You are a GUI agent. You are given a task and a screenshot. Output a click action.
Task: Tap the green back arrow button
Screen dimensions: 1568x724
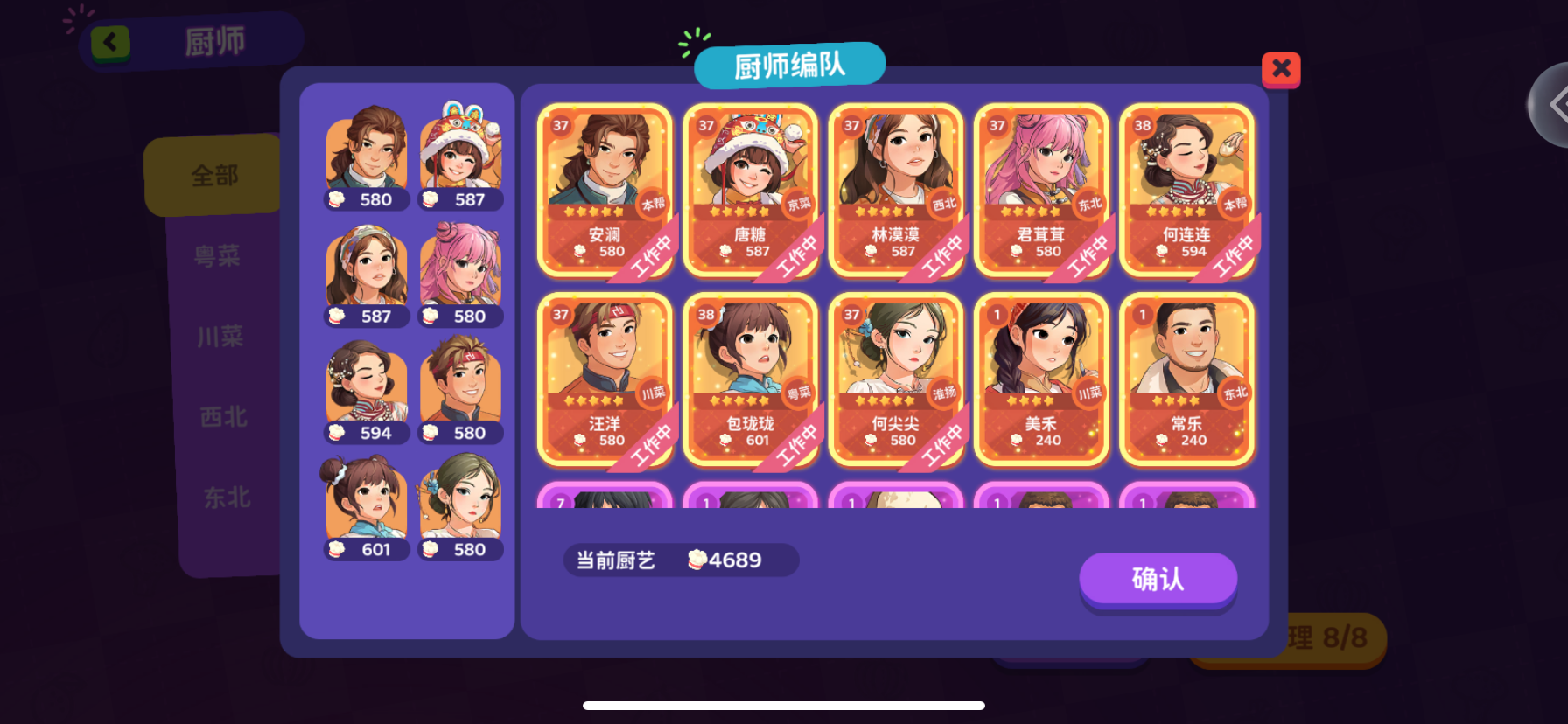[109, 42]
